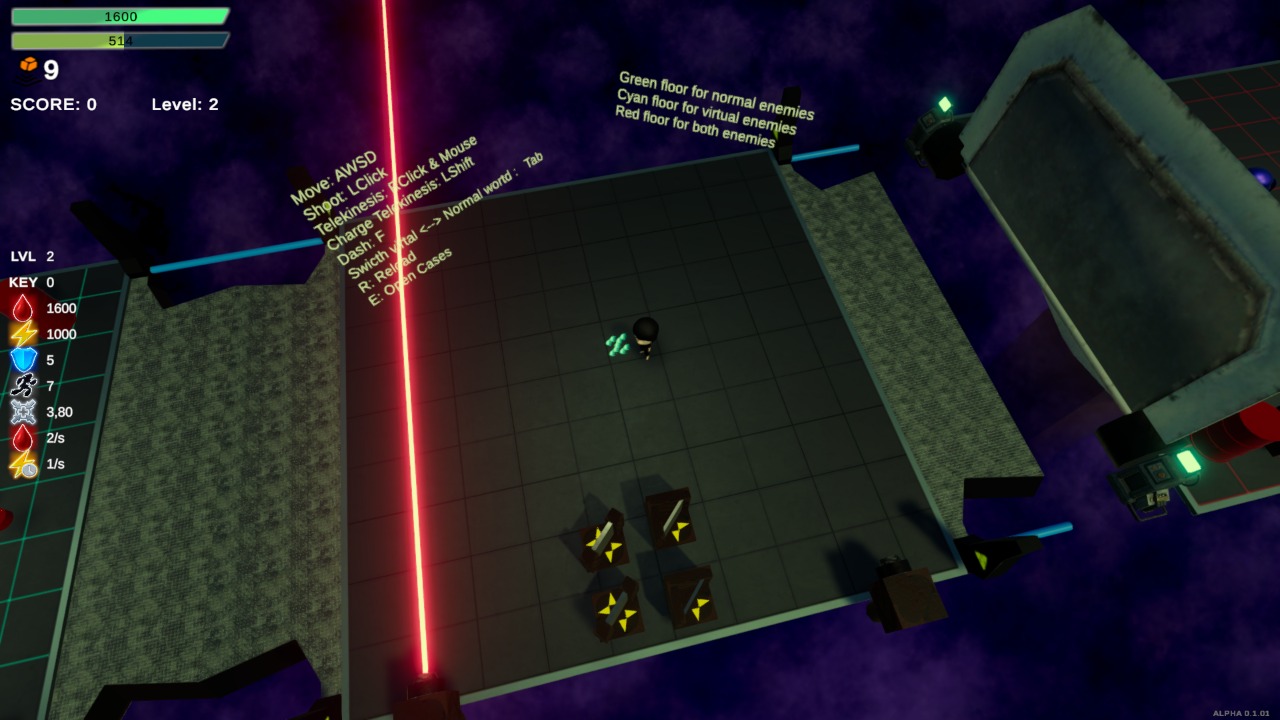1280x720 pixels.
Task: Click the Level: 2 label
Action: [x=184, y=104]
